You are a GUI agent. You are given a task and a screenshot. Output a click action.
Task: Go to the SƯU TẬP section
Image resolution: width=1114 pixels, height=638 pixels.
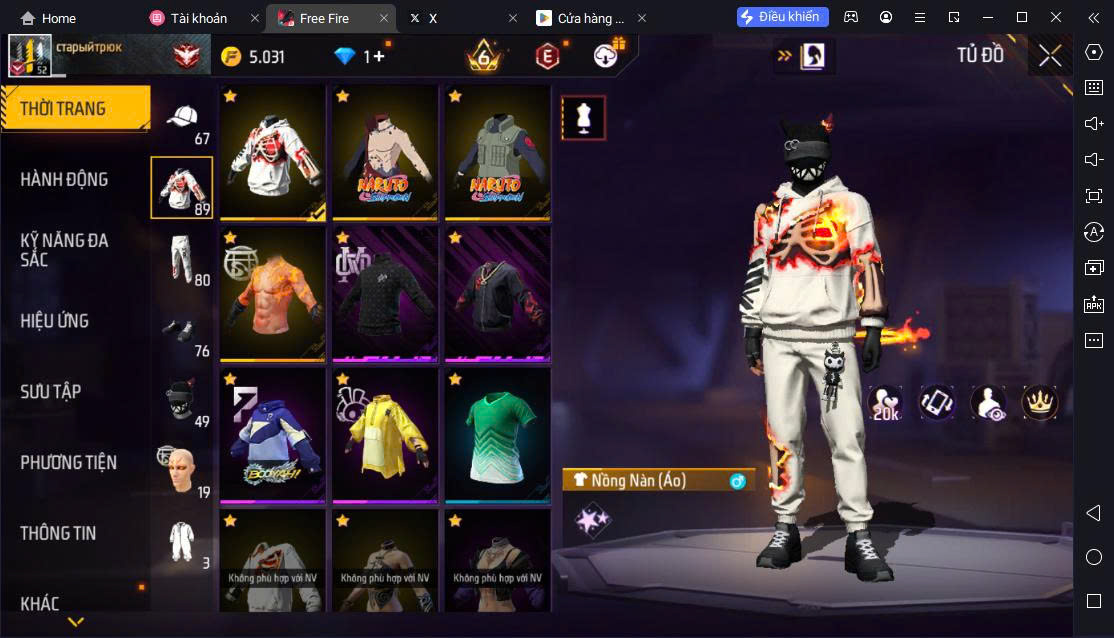pos(51,391)
